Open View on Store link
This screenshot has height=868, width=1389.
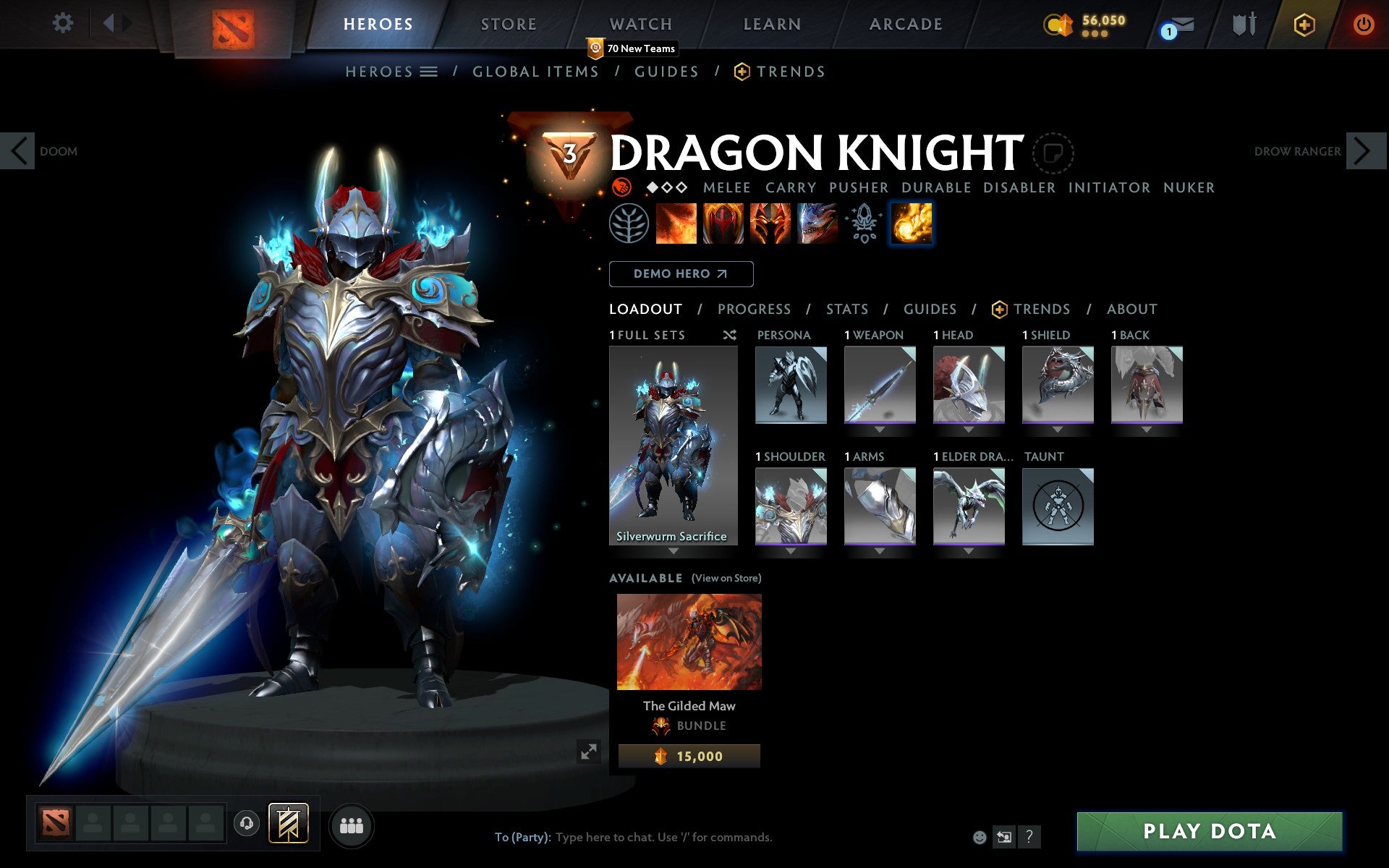click(726, 578)
